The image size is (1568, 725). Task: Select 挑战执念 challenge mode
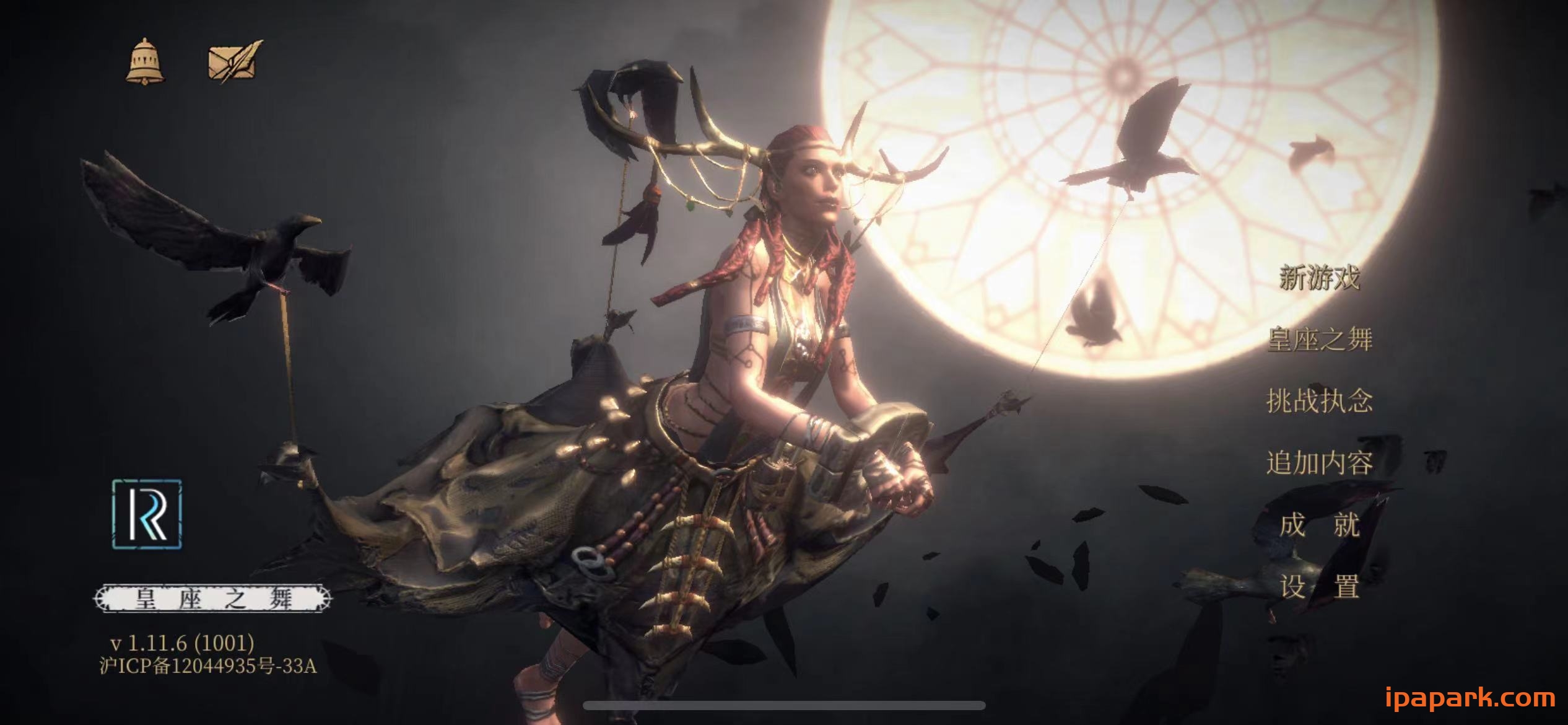(1320, 401)
